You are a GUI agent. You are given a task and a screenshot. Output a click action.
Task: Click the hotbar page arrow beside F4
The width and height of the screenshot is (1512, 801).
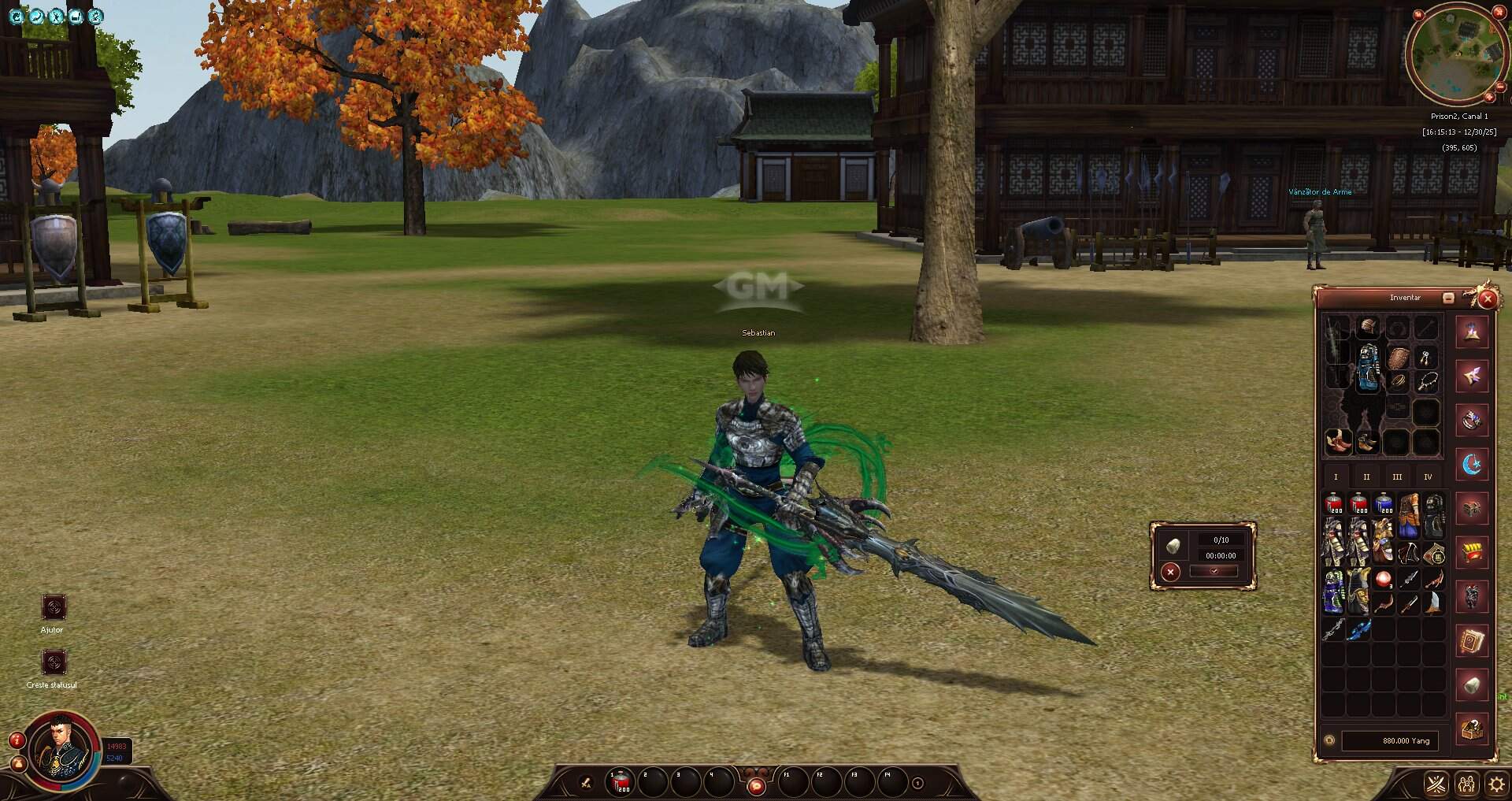tap(916, 784)
